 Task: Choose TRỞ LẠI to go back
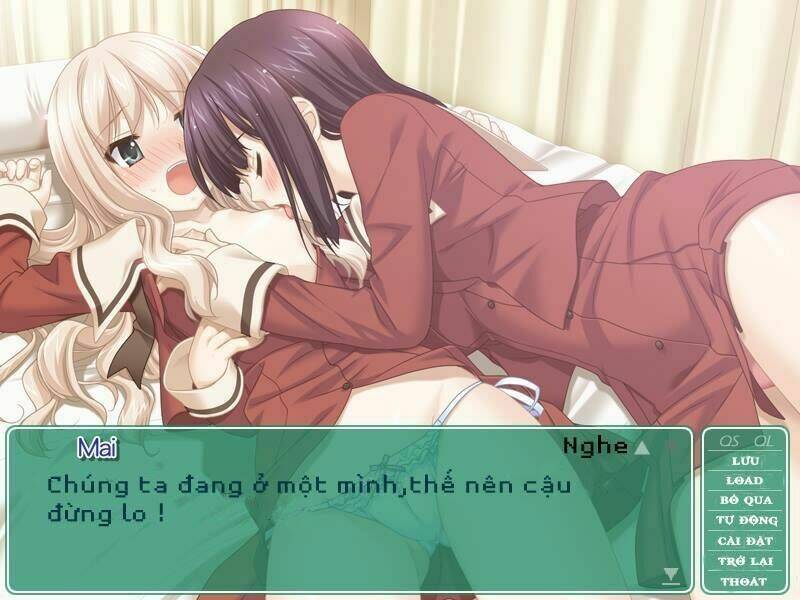pos(743,560)
